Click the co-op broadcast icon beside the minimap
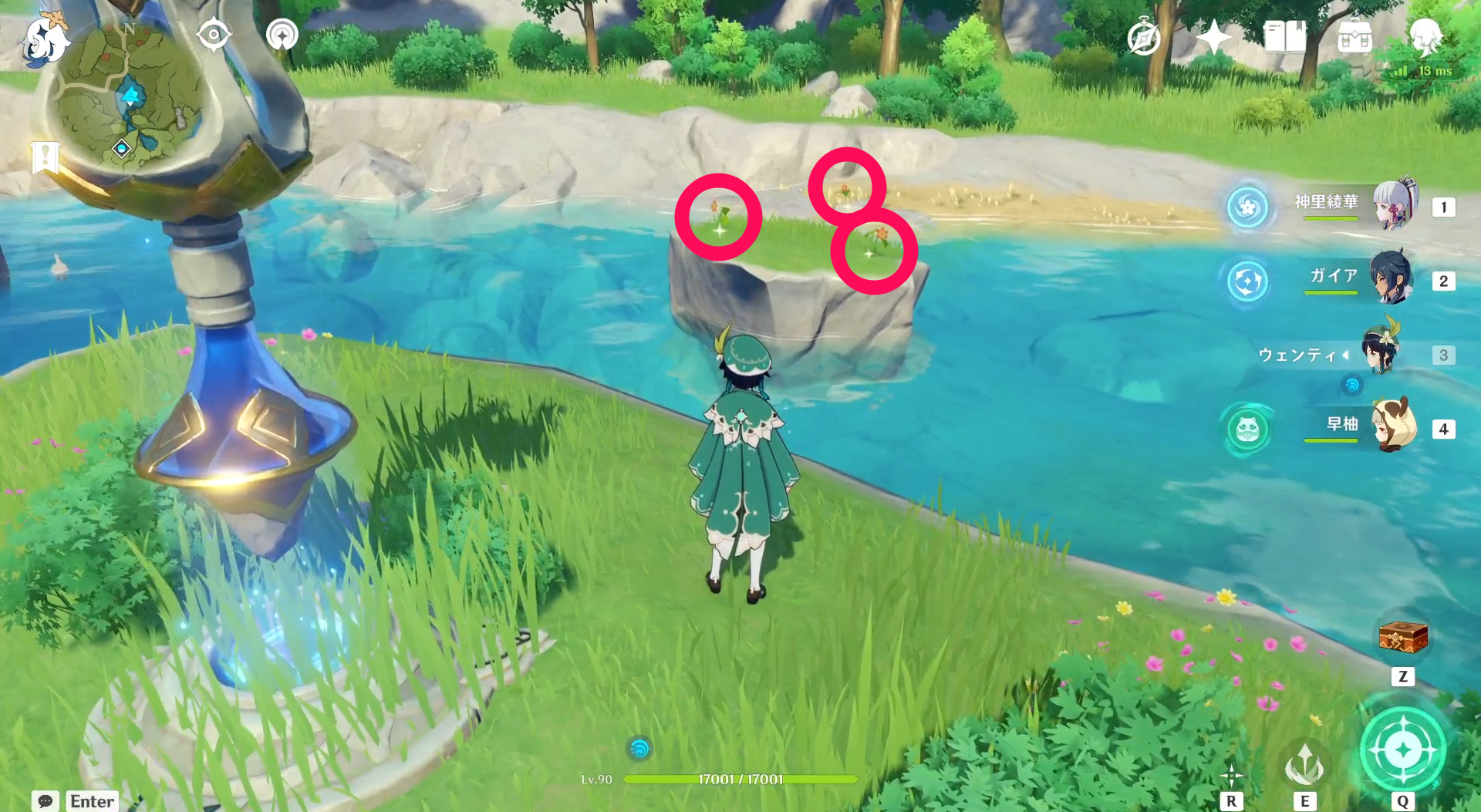 tap(281, 34)
